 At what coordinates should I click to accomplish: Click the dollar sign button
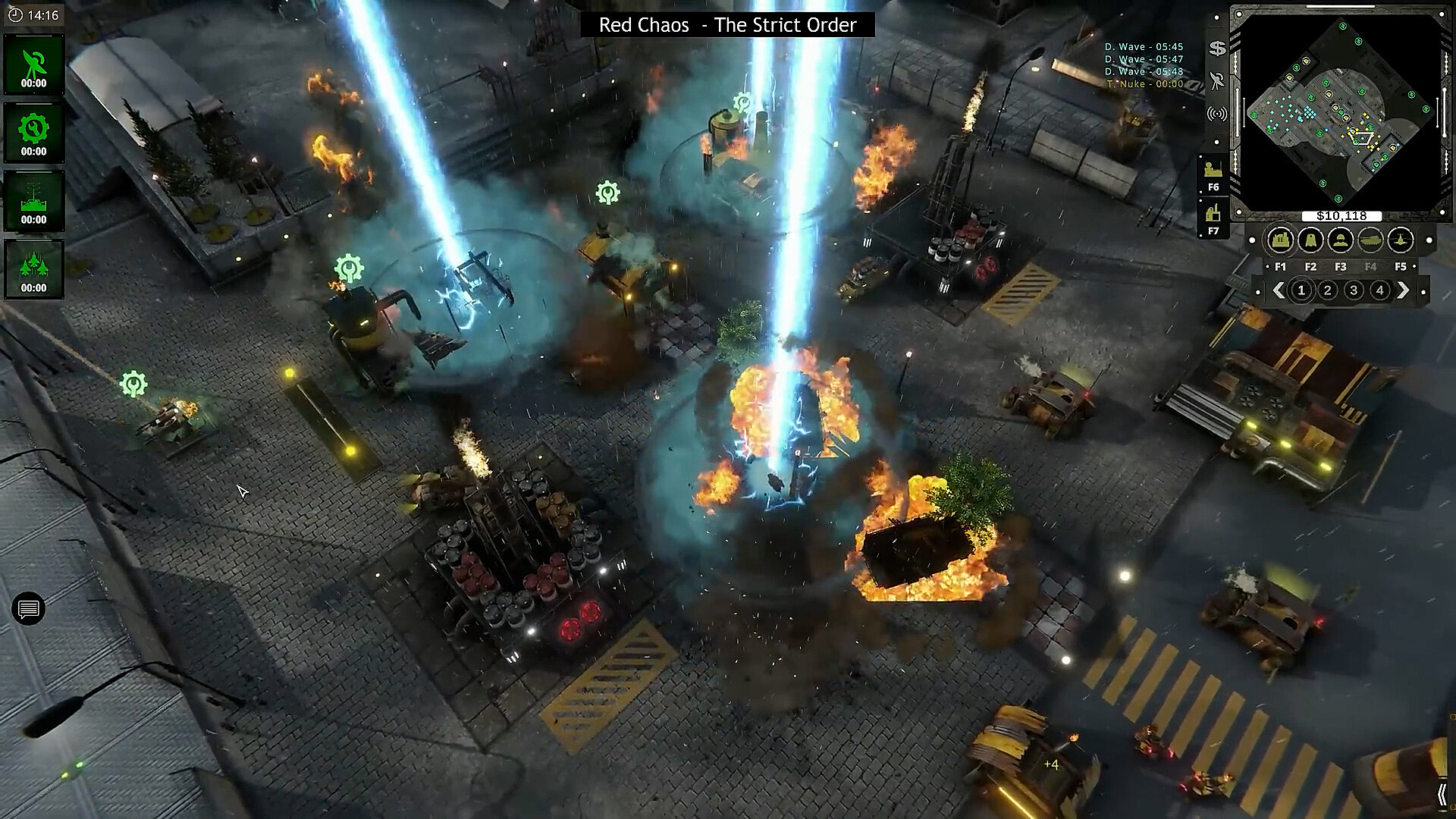pos(1217,49)
